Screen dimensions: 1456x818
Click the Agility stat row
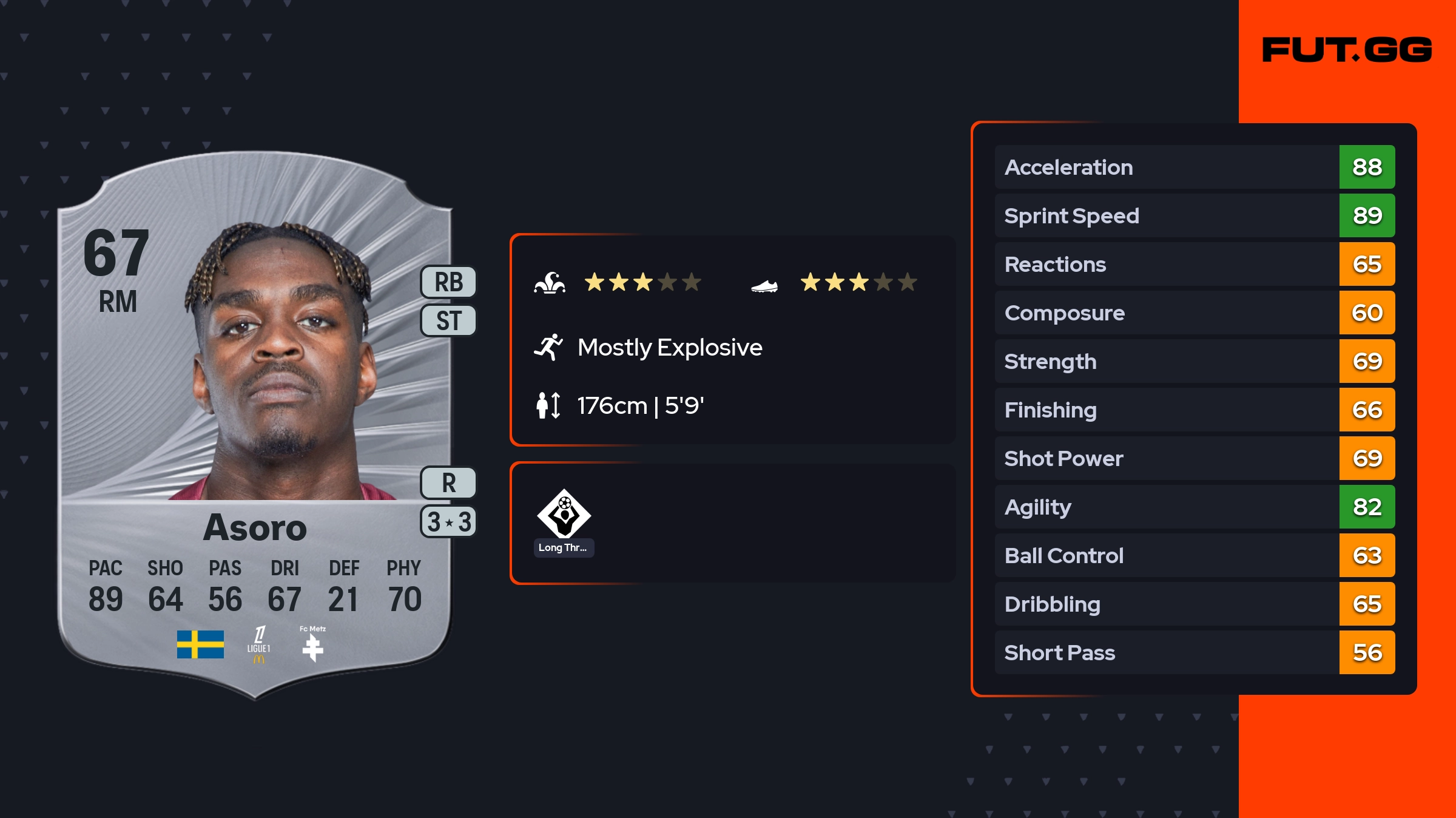tap(1194, 507)
